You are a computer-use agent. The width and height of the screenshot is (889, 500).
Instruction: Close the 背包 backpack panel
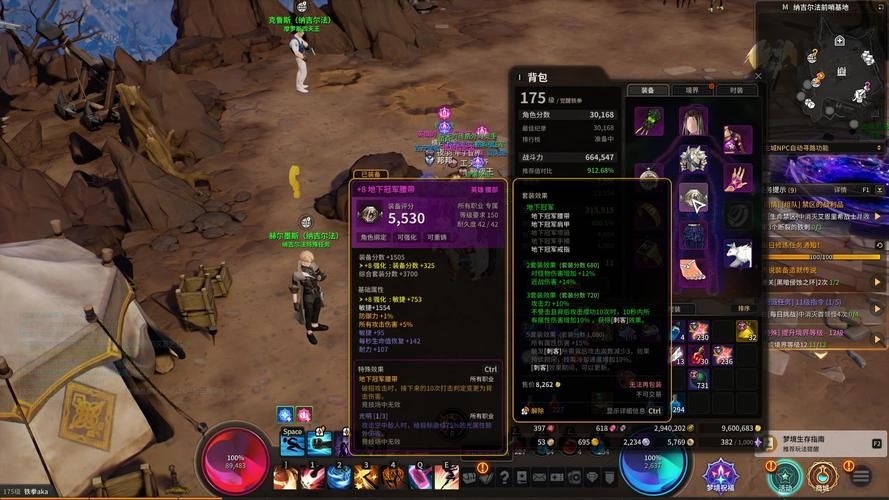757,76
